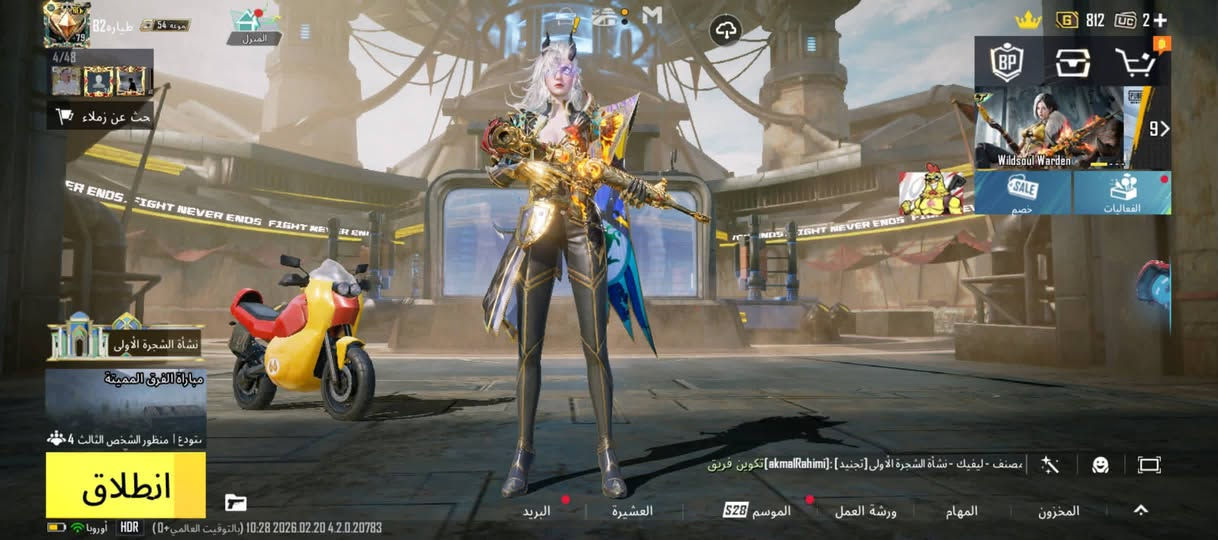The height and width of the screenshot is (540, 1218).
Task: Expand the bottom menu up arrow
Action: pyautogui.click(x=1140, y=510)
